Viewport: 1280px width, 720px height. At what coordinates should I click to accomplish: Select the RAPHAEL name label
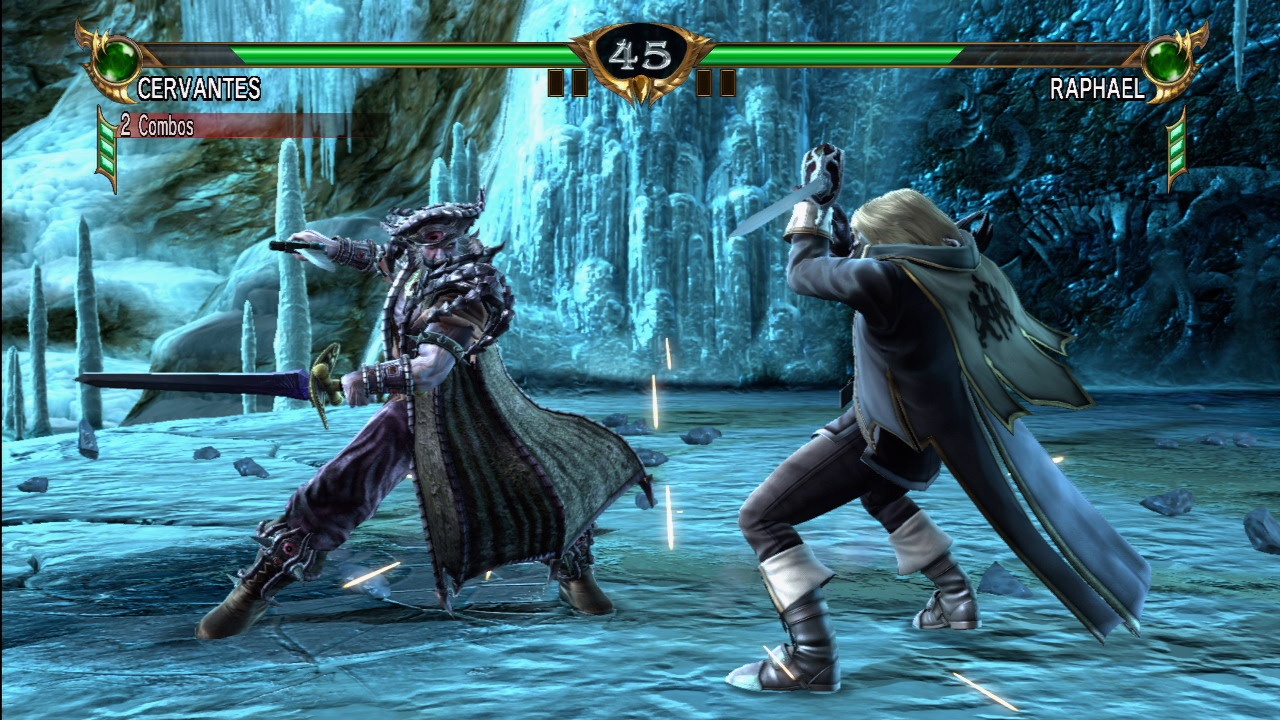pyautogui.click(x=1098, y=90)
